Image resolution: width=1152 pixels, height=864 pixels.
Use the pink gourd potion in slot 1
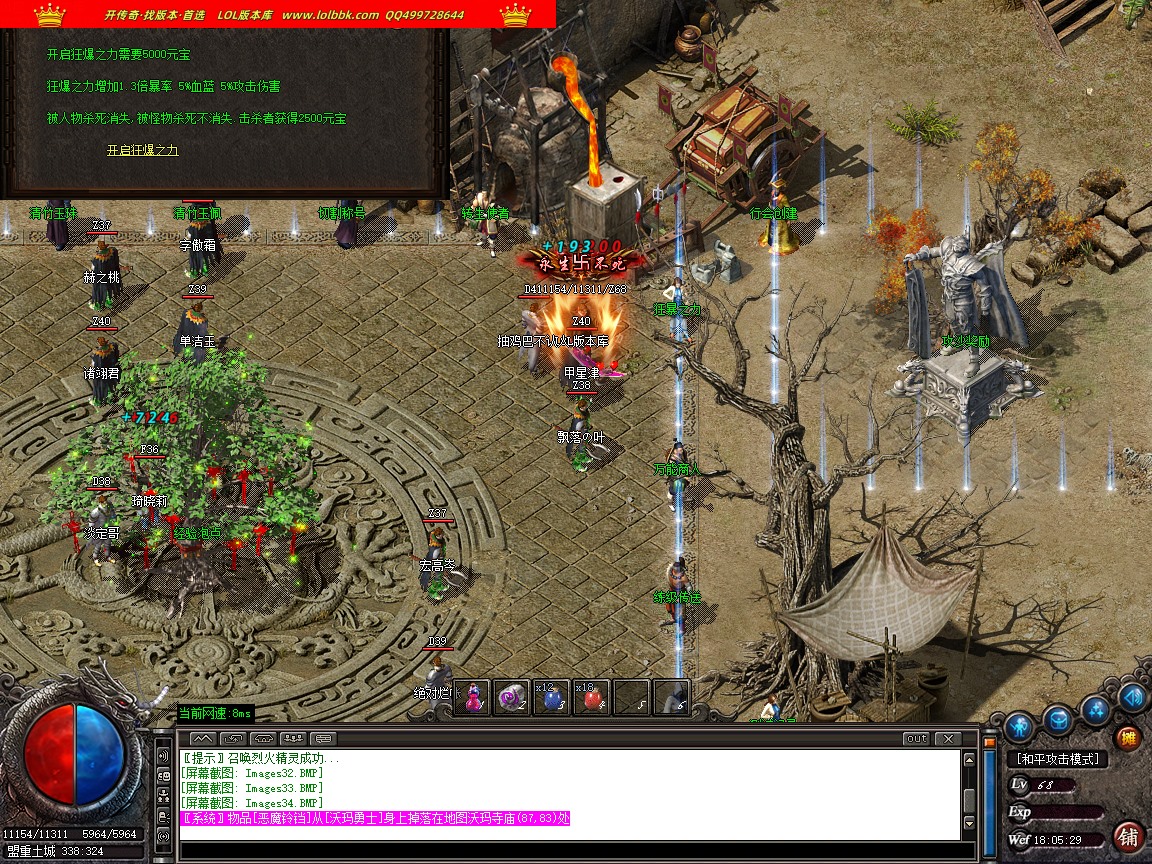pyautogui.click(x=472, y=698)
